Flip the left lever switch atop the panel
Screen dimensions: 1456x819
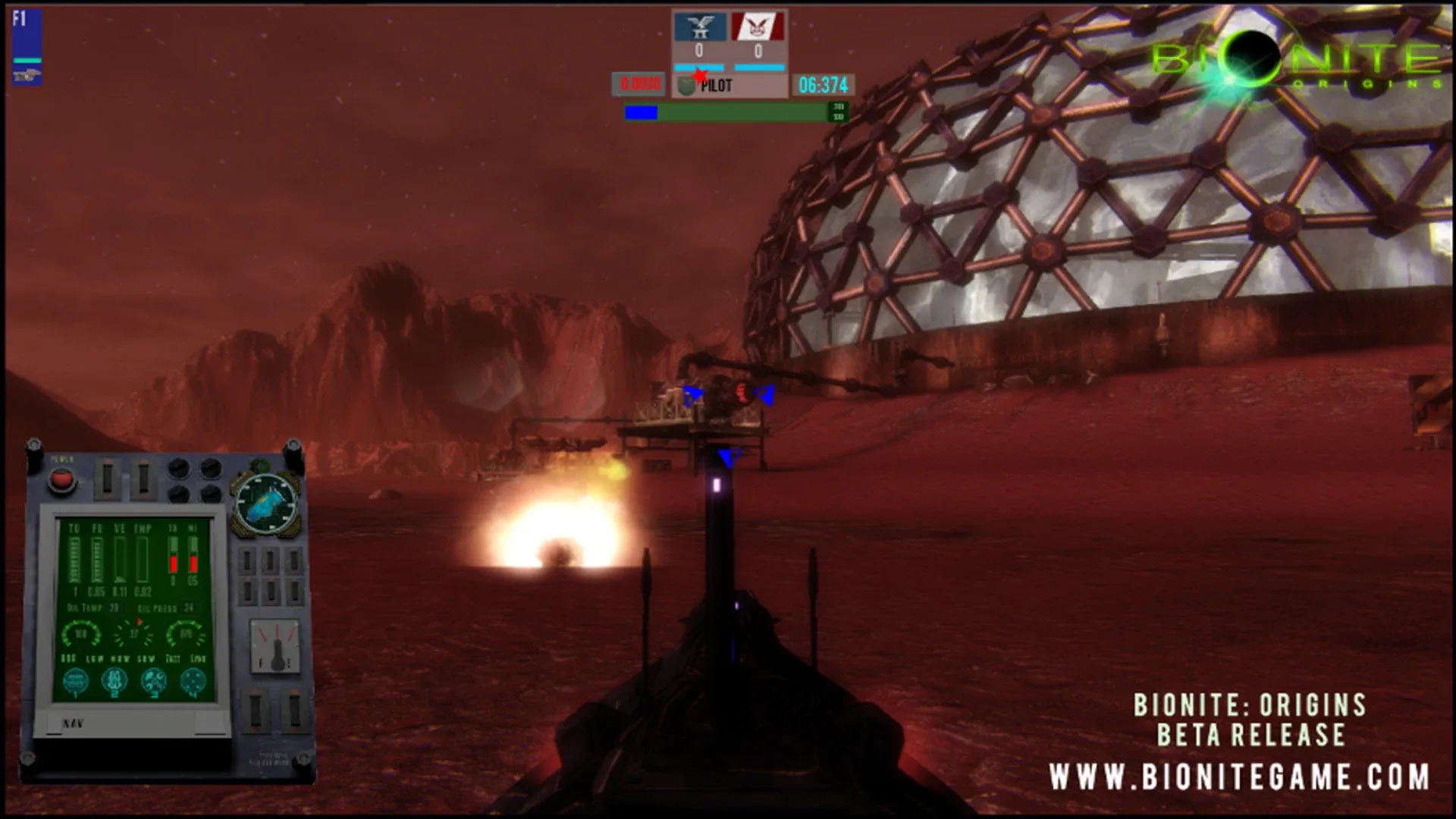pyautogui.click(x=108, y=478)
